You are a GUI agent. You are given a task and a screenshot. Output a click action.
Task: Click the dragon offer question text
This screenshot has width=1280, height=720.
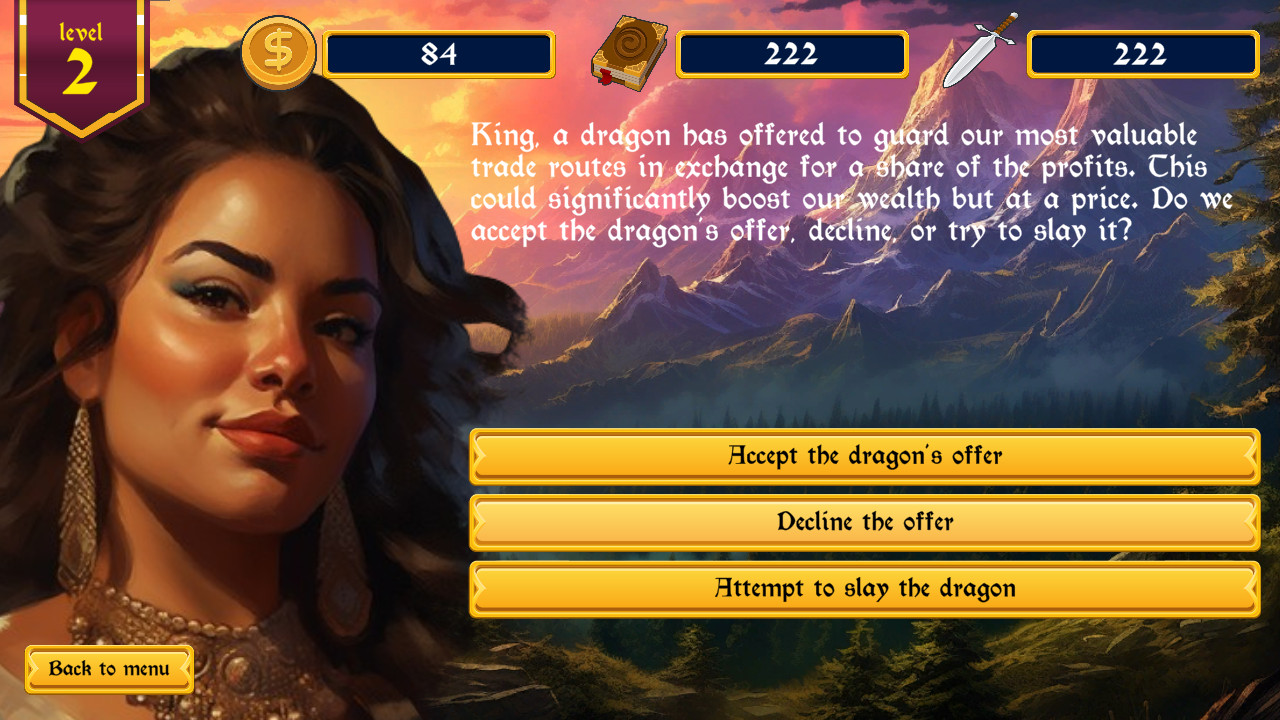click(840, 185)
